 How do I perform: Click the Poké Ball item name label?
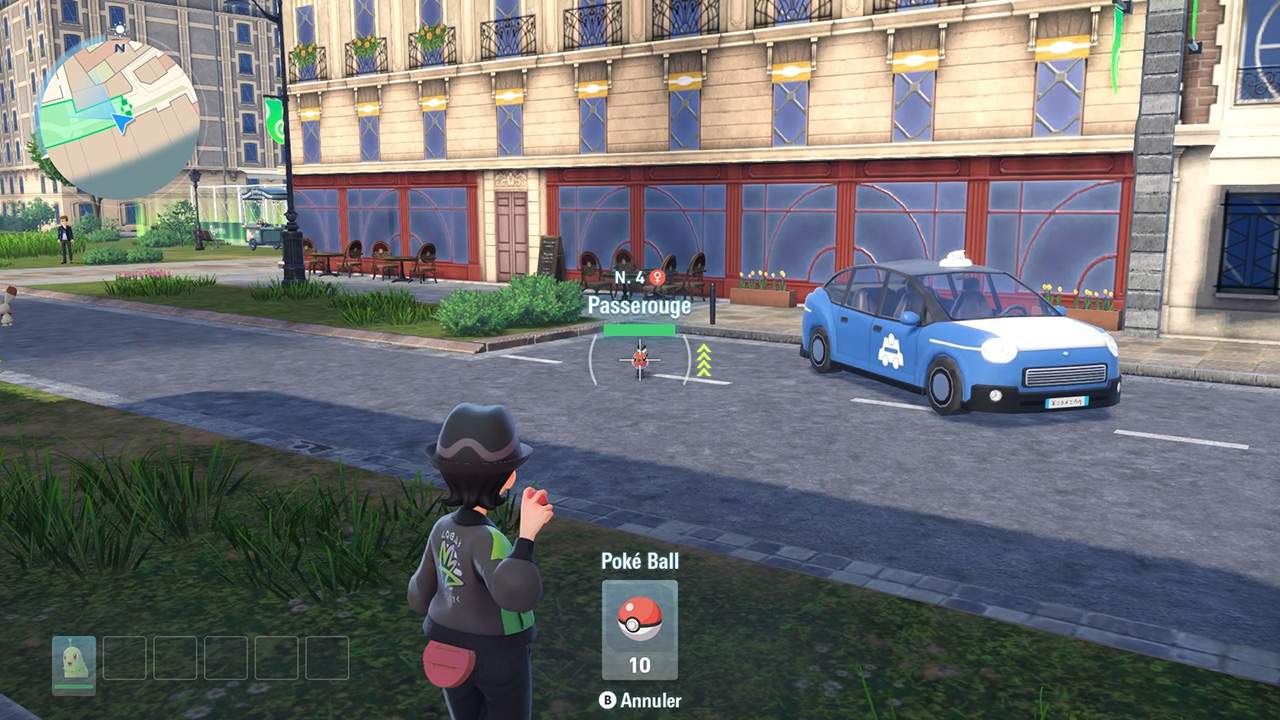tap(639, 561)
